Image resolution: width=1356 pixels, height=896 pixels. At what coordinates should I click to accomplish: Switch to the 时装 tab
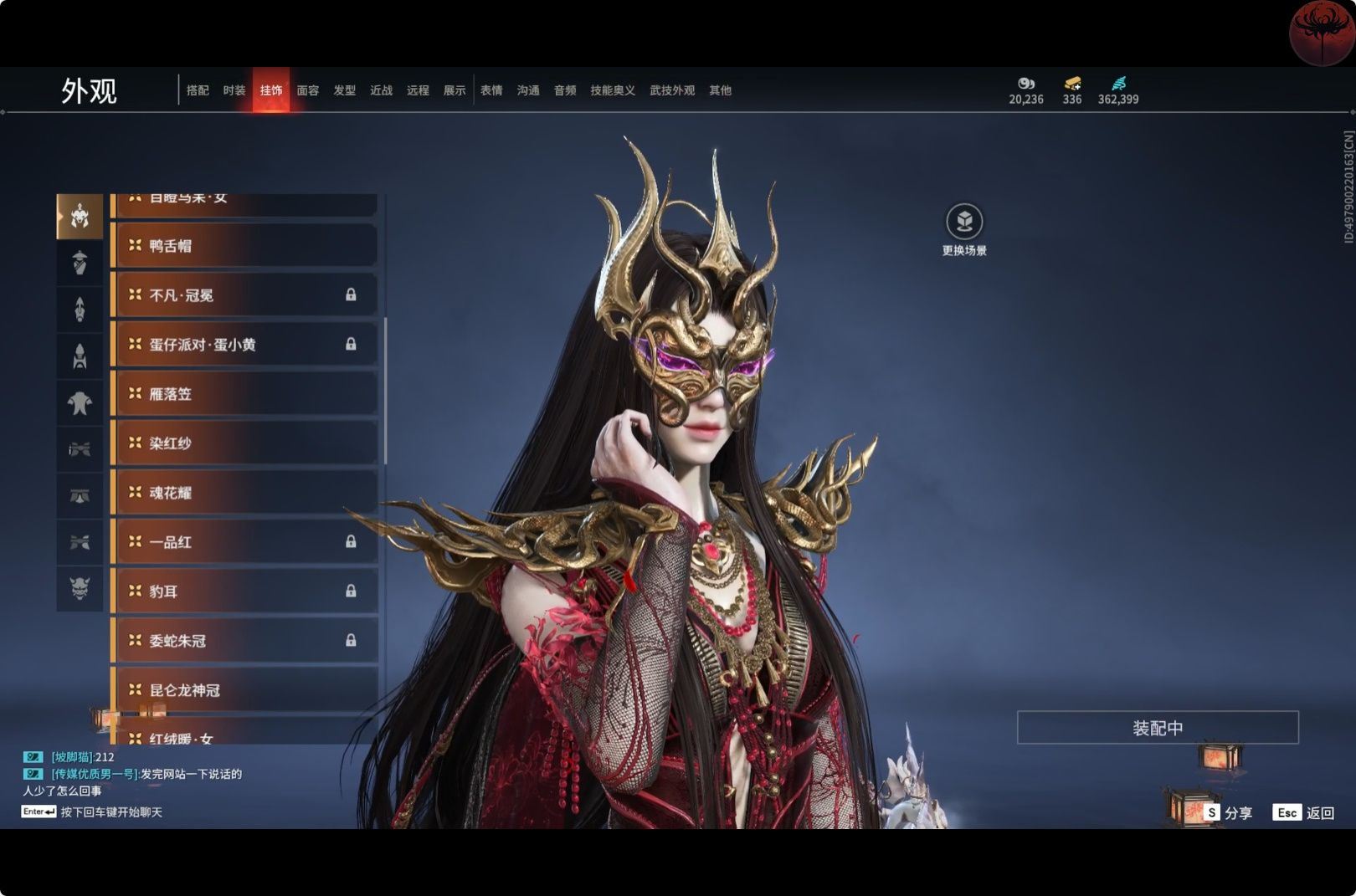click(x=234, y=90)
